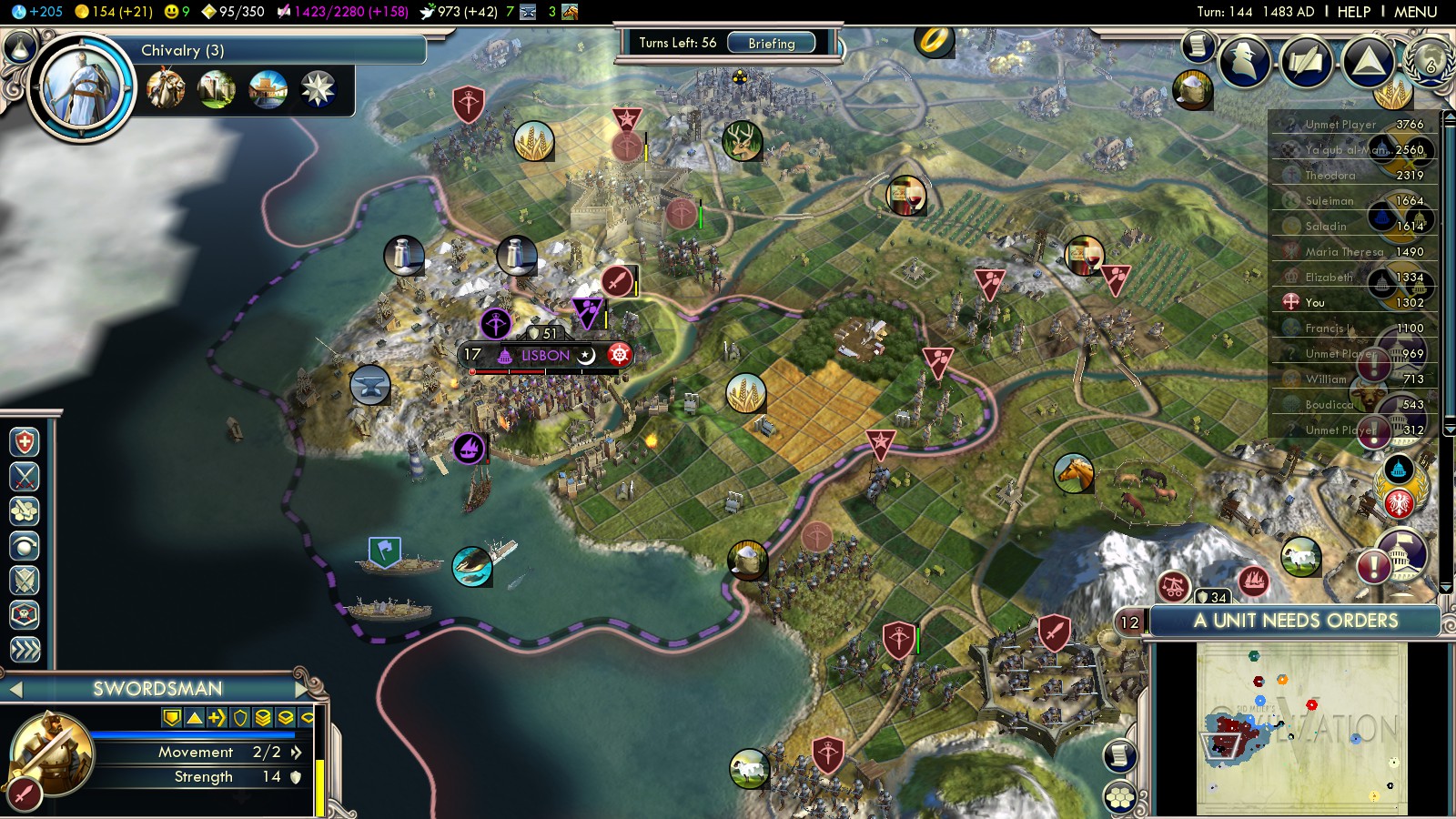Click the A Unit Needs Orders button
This screenshot has width=1456, height=819.
pyautogui.click(x=1295, y=621)
